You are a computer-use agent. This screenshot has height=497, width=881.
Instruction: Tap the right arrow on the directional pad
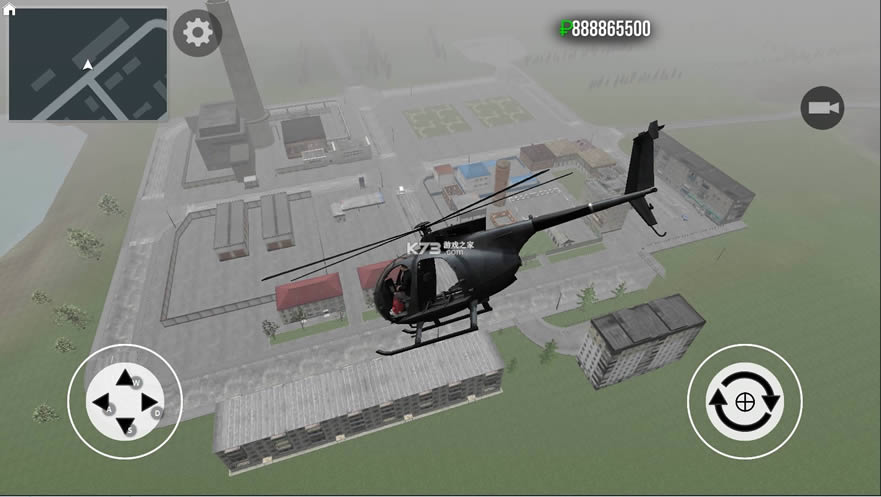coord(149,403)
